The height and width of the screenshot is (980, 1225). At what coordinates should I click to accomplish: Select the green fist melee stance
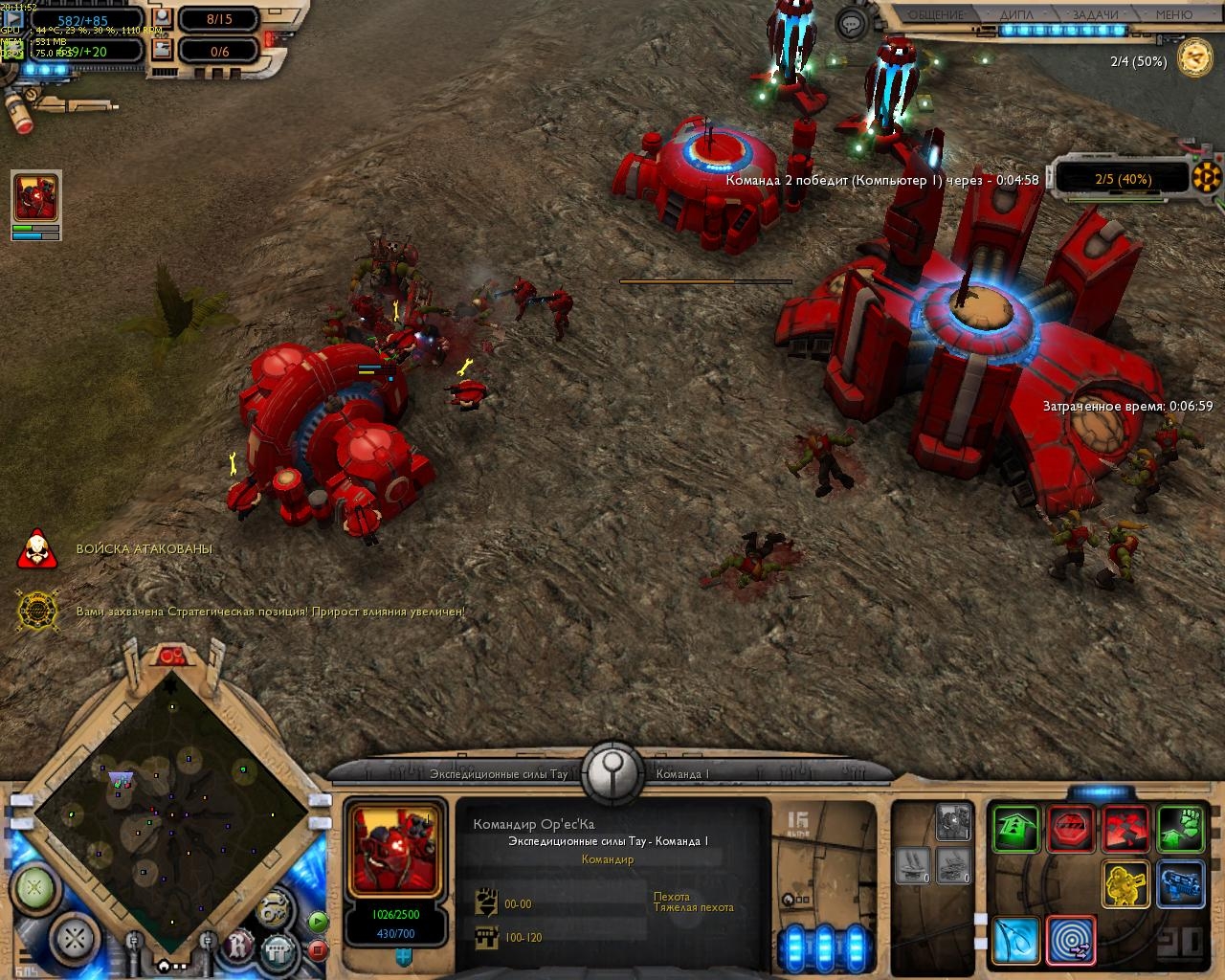click(x=1181, y=829)
